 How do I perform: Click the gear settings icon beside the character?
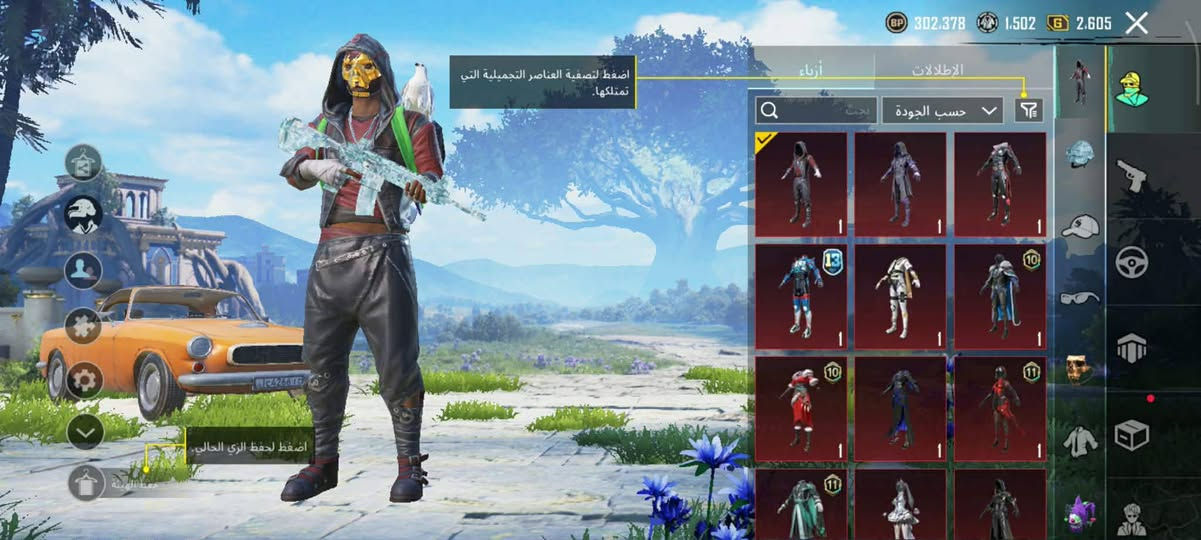84,380
